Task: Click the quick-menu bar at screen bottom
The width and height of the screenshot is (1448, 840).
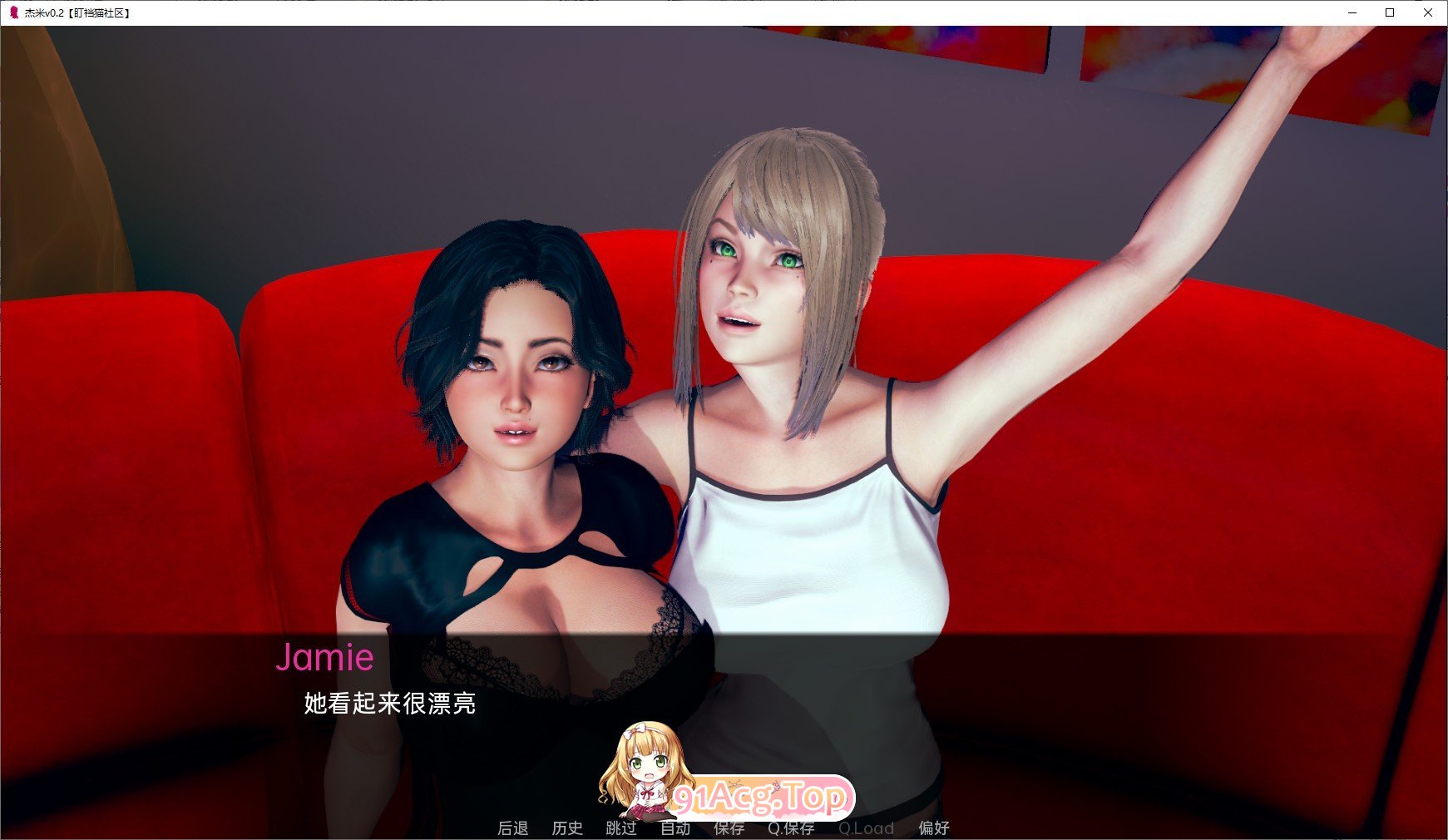Action: pyautogui.click(x=724, y=828)
